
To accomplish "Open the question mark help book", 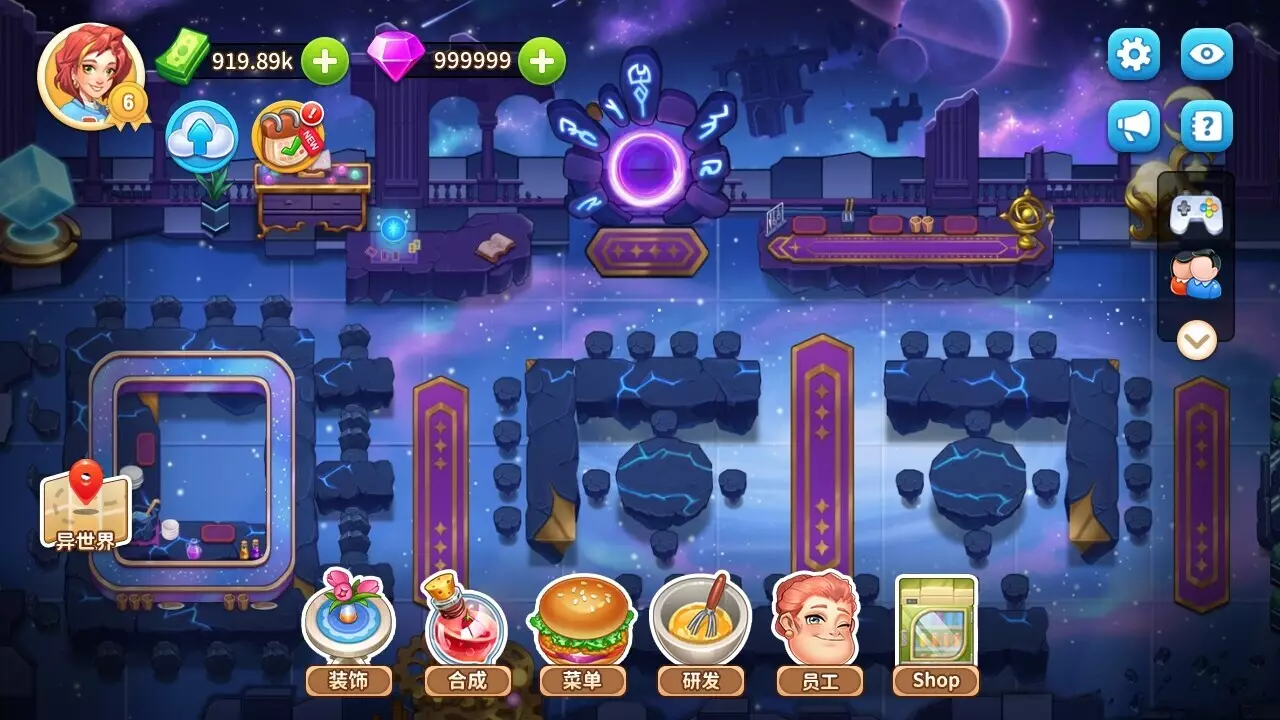I will click(x=1207, y=127).
